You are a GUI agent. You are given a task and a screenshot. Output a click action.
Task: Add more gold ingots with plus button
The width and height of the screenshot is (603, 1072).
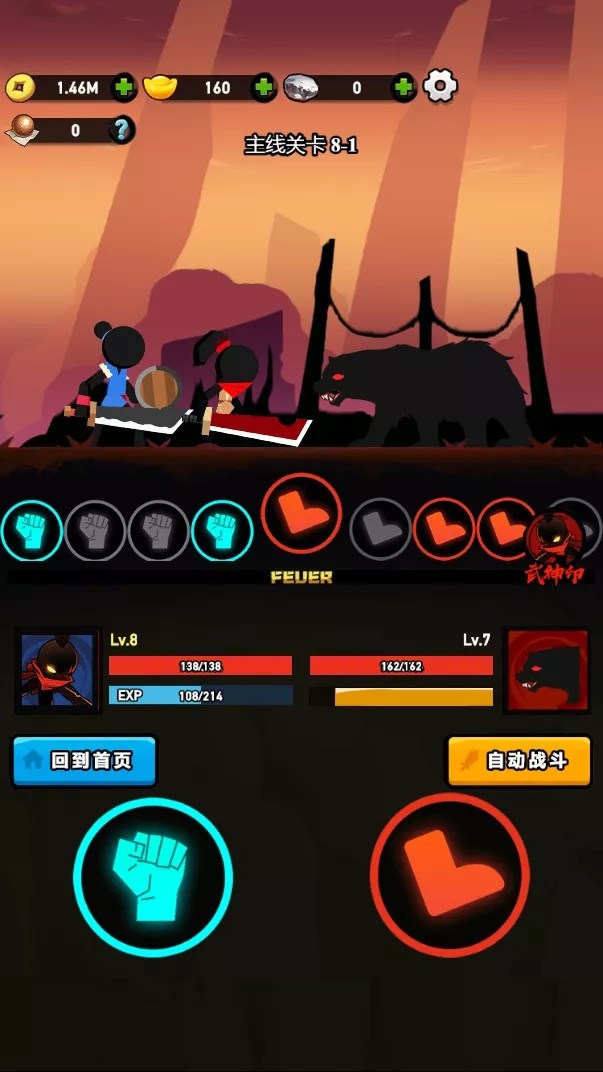tap(263, 87)
